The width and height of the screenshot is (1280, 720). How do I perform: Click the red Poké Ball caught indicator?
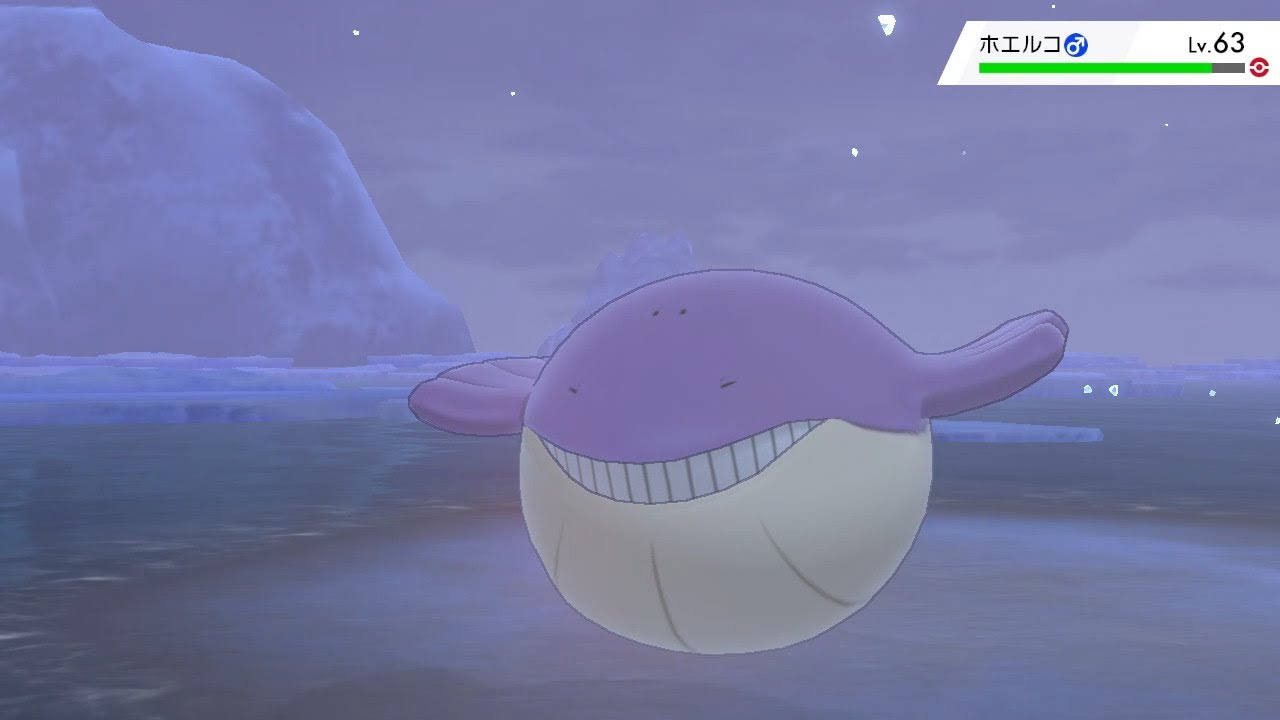pyautogui.click(x=1257, y=66)
